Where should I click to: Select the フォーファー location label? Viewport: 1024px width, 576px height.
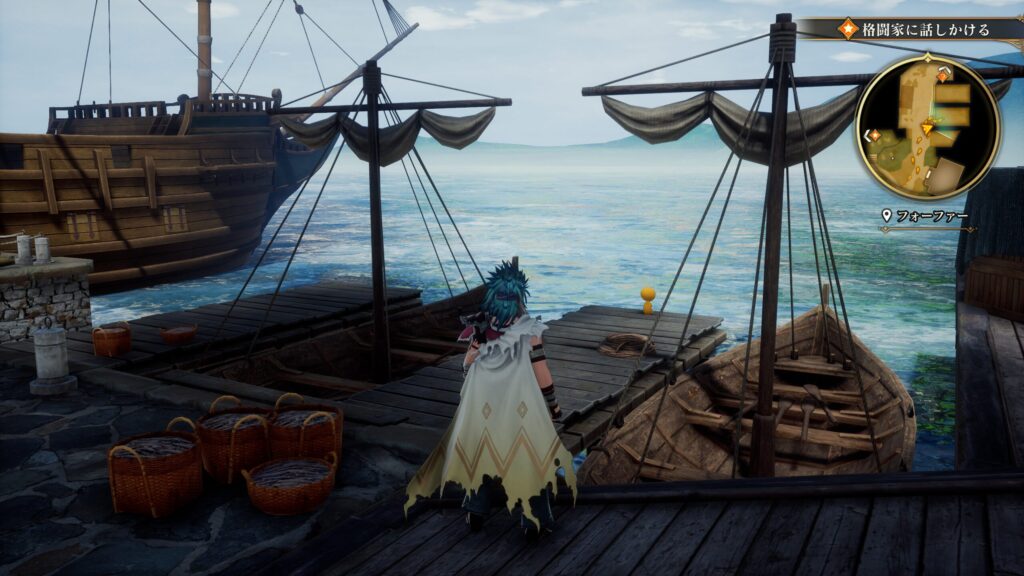(930, 215)
